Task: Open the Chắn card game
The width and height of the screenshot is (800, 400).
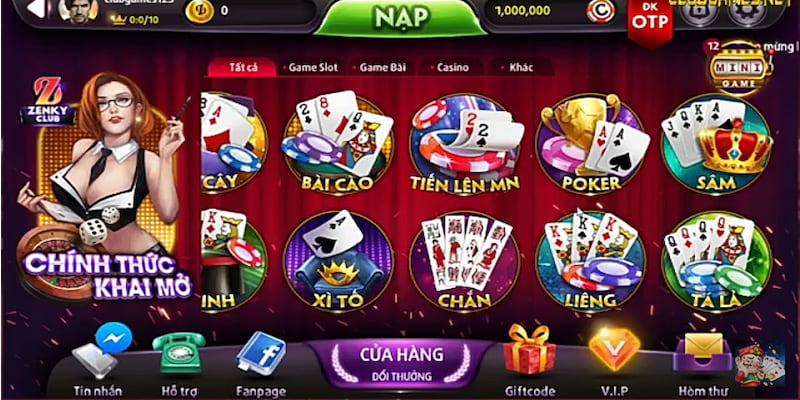Action: point(463,262)
